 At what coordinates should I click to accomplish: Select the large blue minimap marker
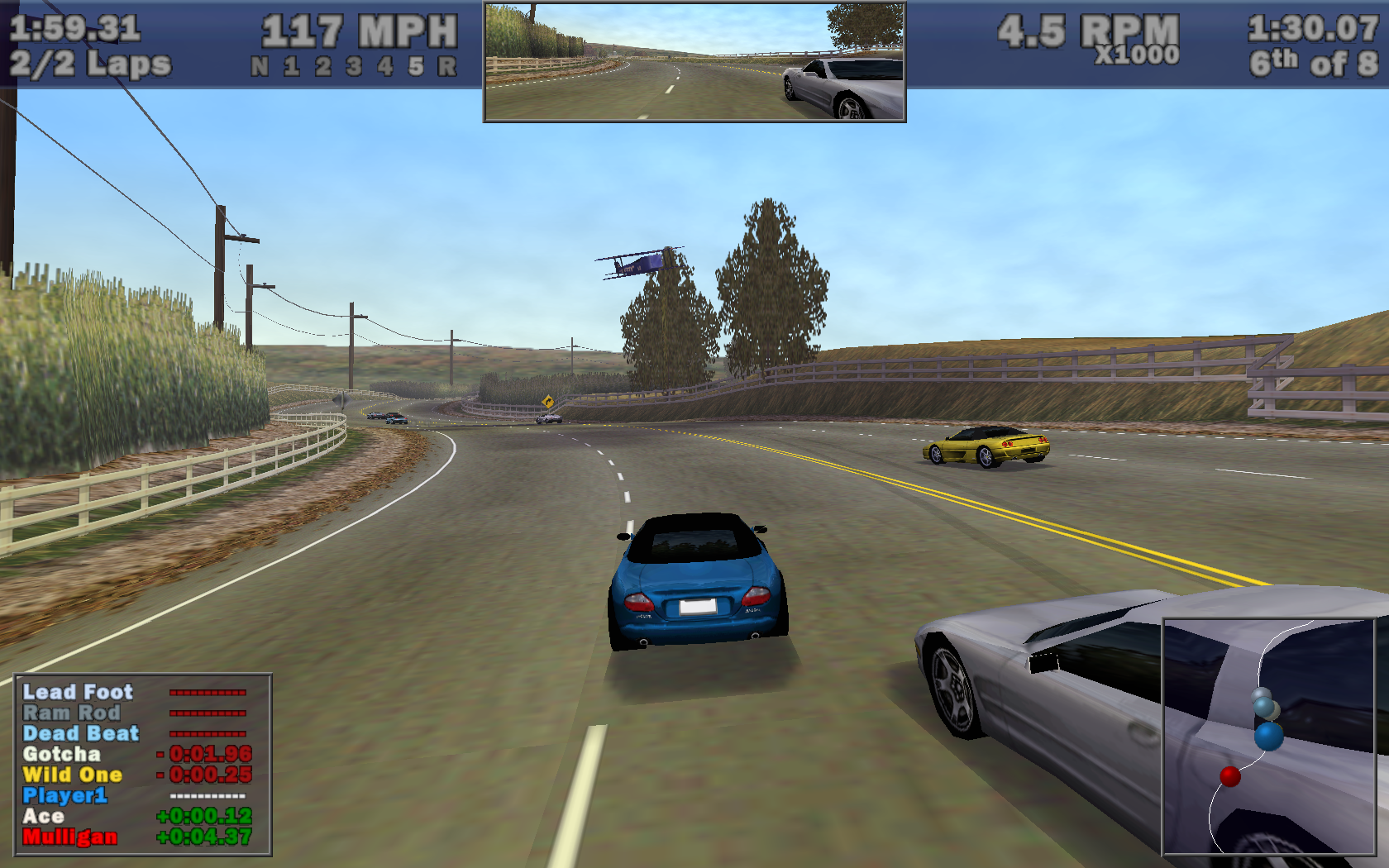click(x=1269, y=735)
